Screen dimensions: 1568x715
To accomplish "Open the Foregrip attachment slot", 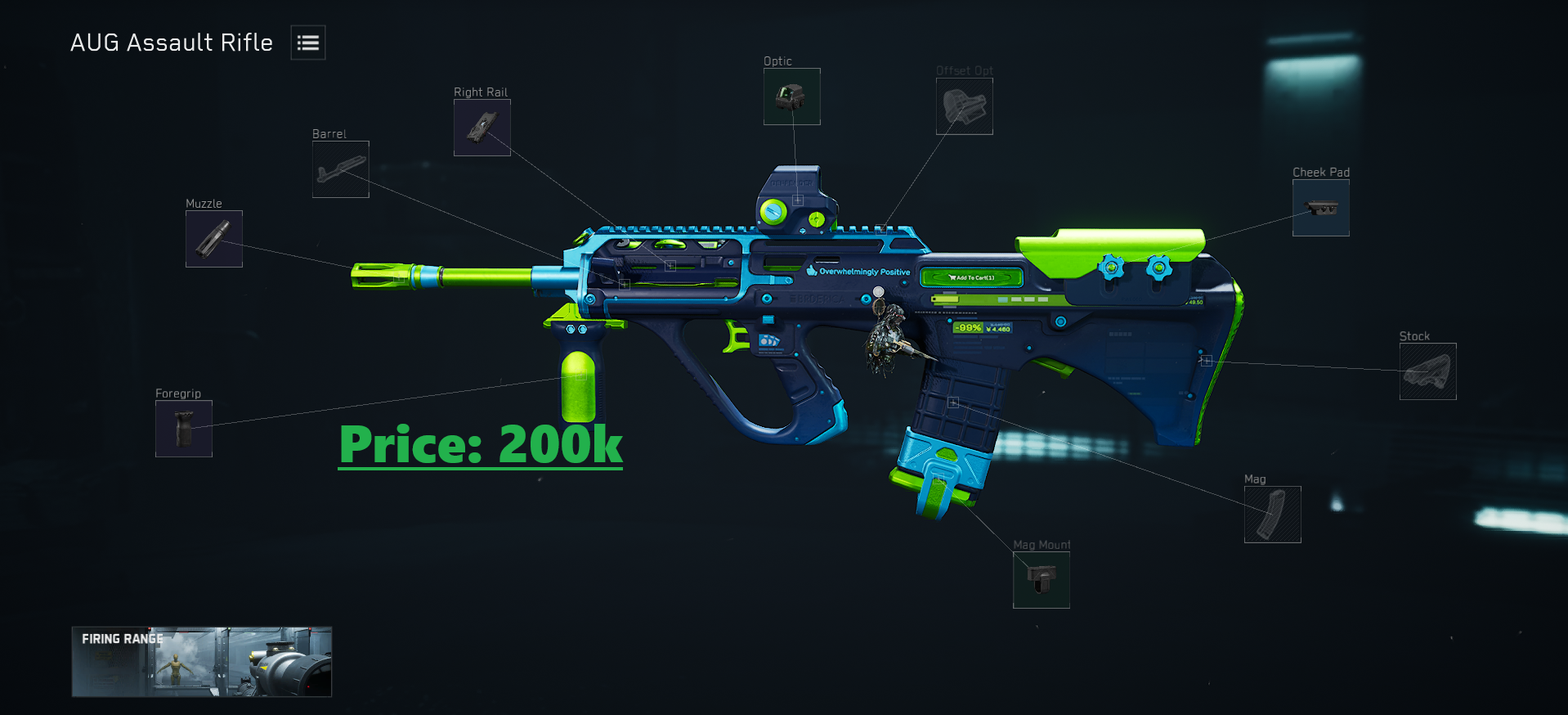I will click(184, 429).
